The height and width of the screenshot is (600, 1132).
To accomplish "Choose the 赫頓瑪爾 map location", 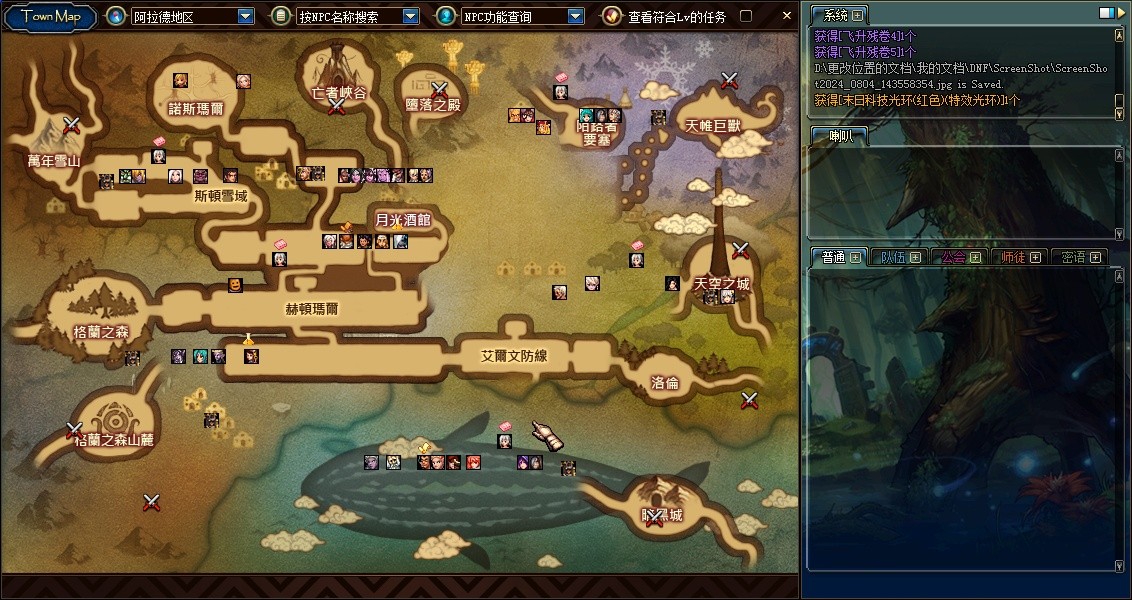I will [x=312, y=309].
